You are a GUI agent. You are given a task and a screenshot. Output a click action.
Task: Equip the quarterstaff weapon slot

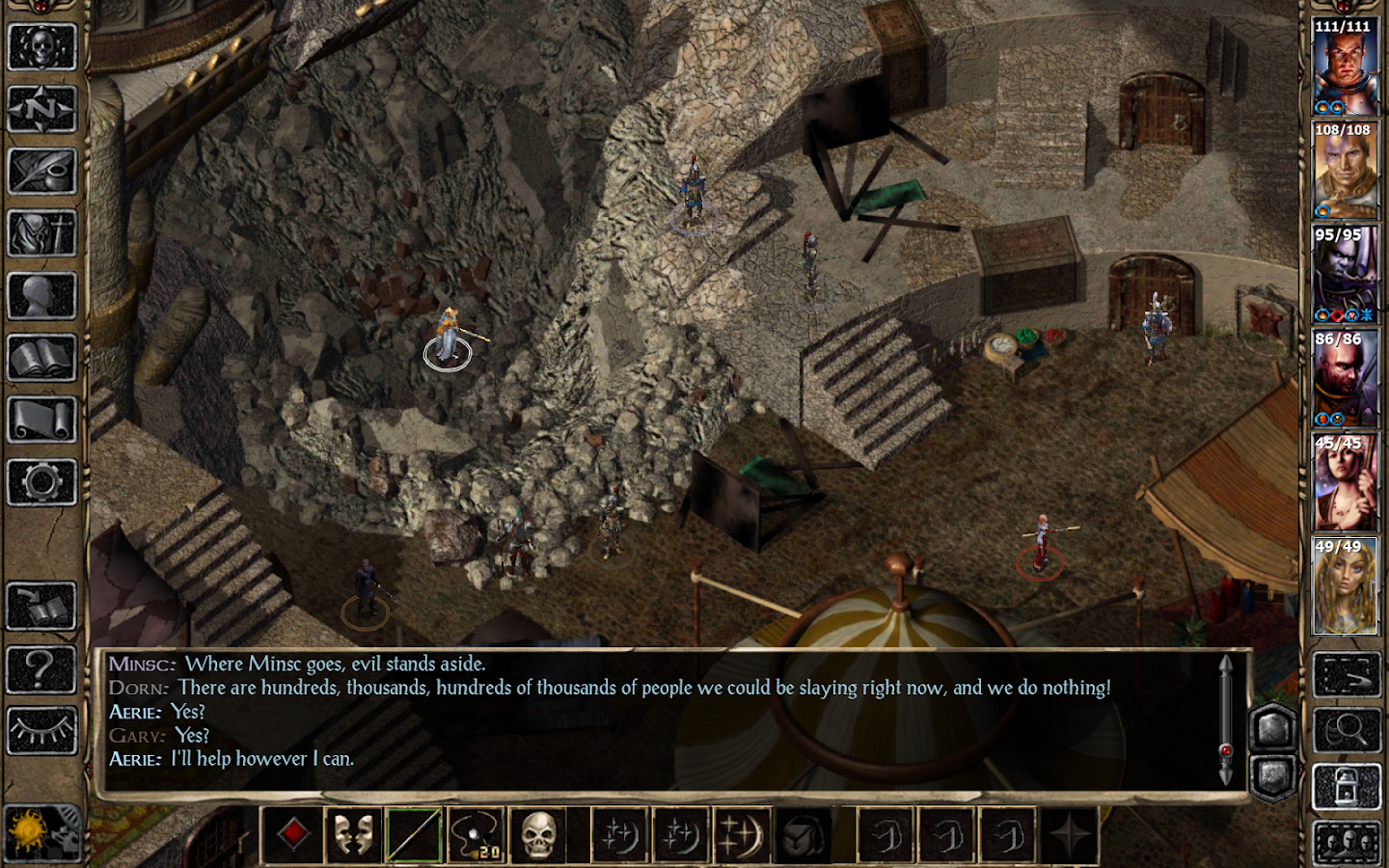[415, 834]
